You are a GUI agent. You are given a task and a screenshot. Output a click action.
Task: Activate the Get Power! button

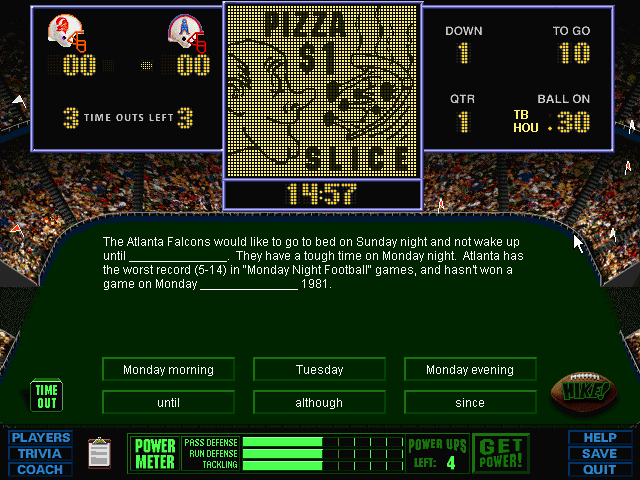coord(500,453)
